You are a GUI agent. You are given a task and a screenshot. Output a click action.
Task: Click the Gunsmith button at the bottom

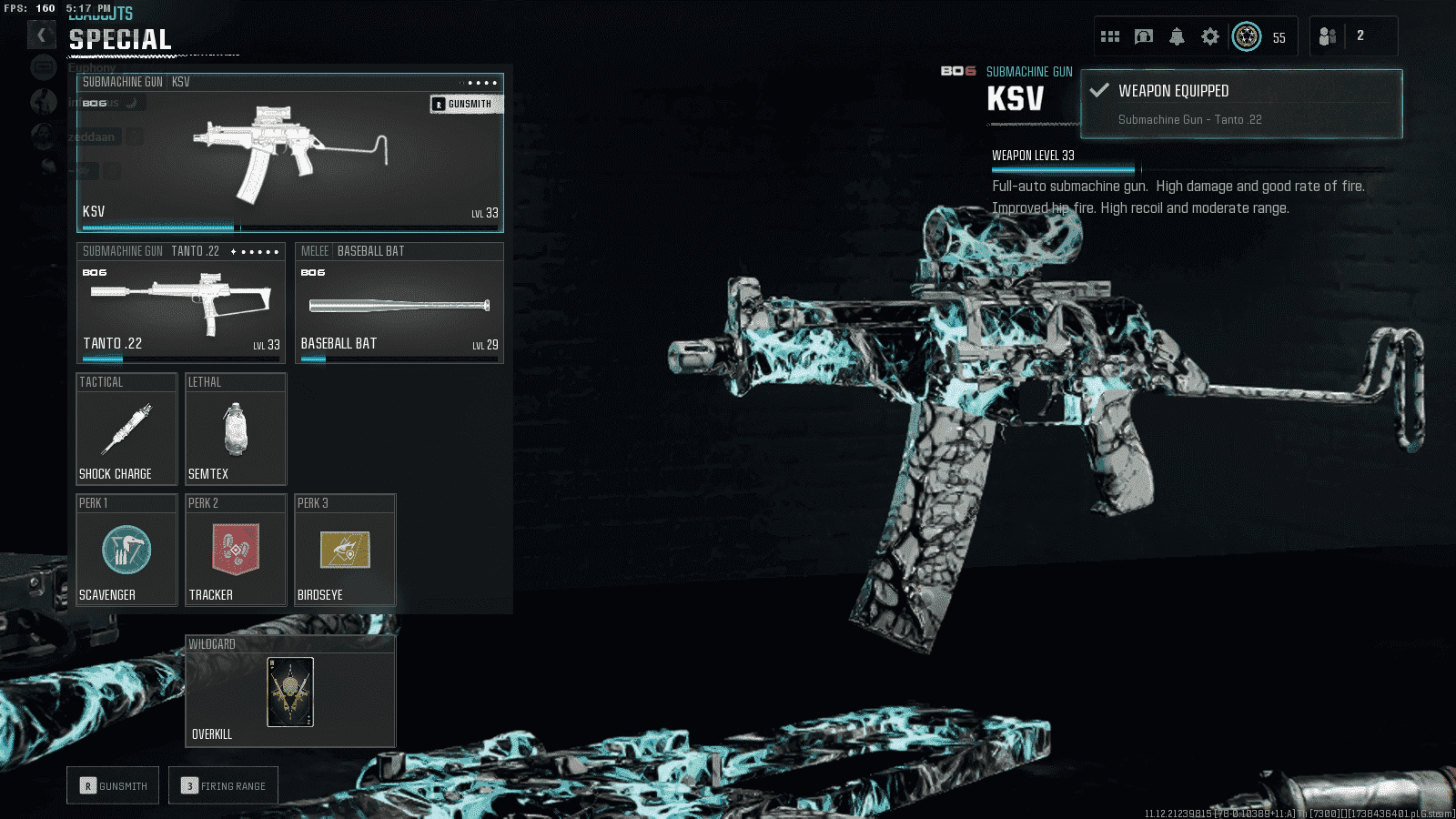pos(113,785)
